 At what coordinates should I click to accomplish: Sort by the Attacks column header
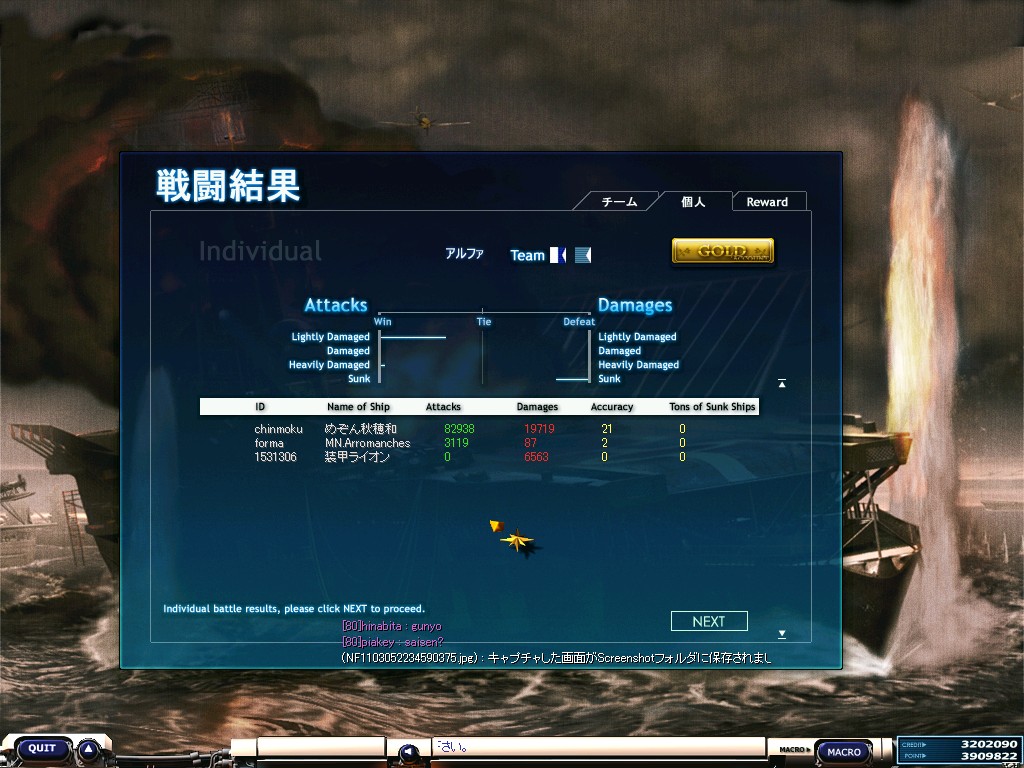(443, 407)
